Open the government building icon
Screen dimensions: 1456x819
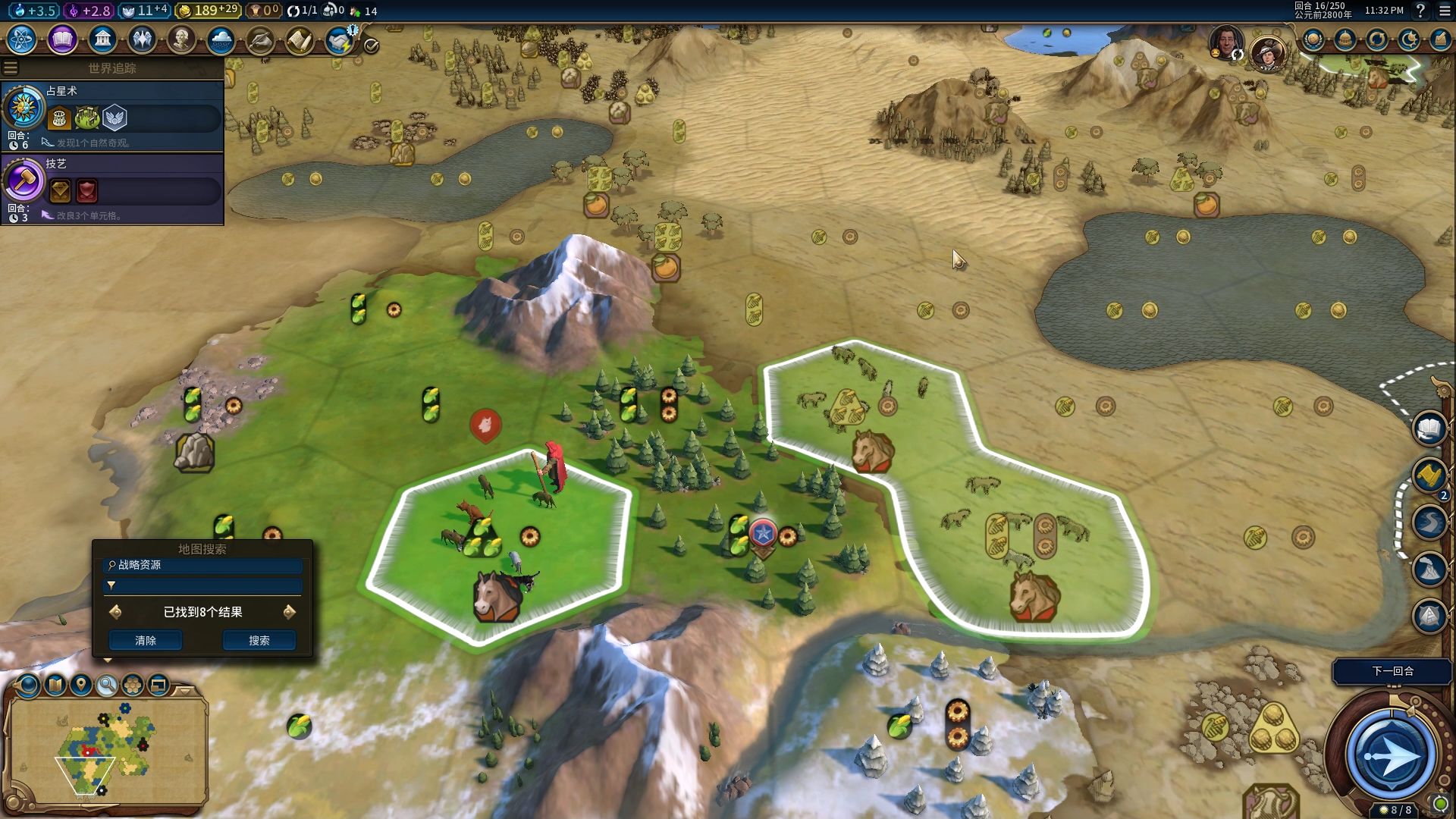102,39
